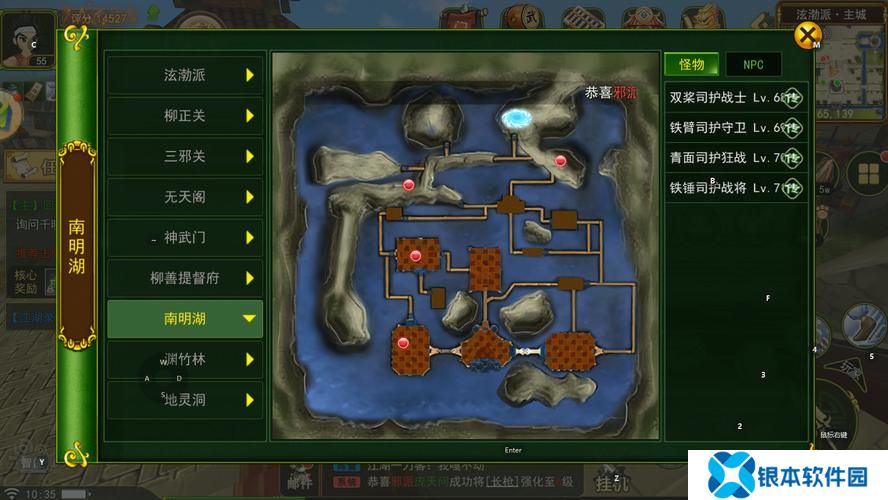This screenshot has width=888, height=500.
Task: Switch to the NPC tab
Action: tap(753, 65)
